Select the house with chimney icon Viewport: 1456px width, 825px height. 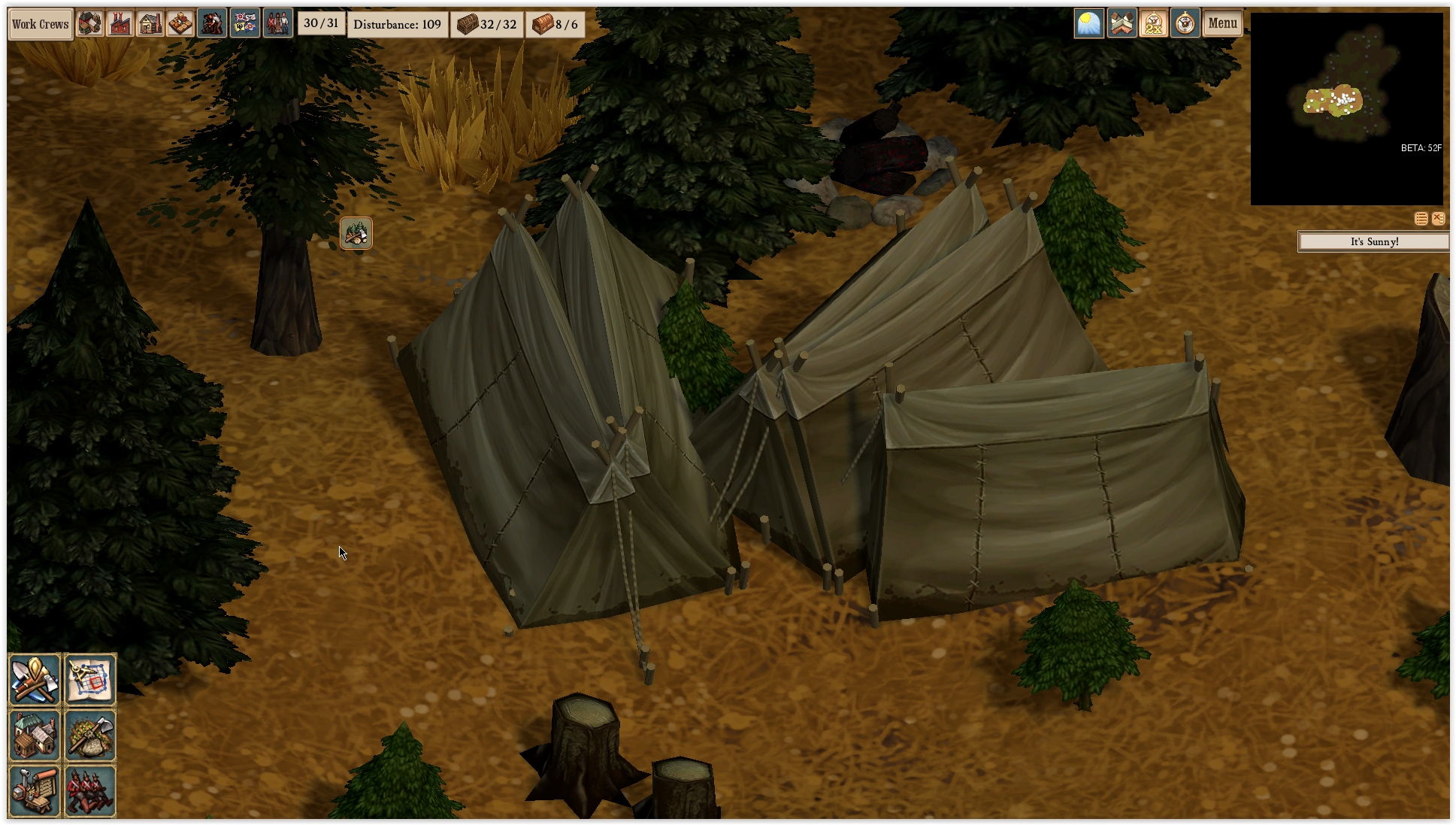150,24
